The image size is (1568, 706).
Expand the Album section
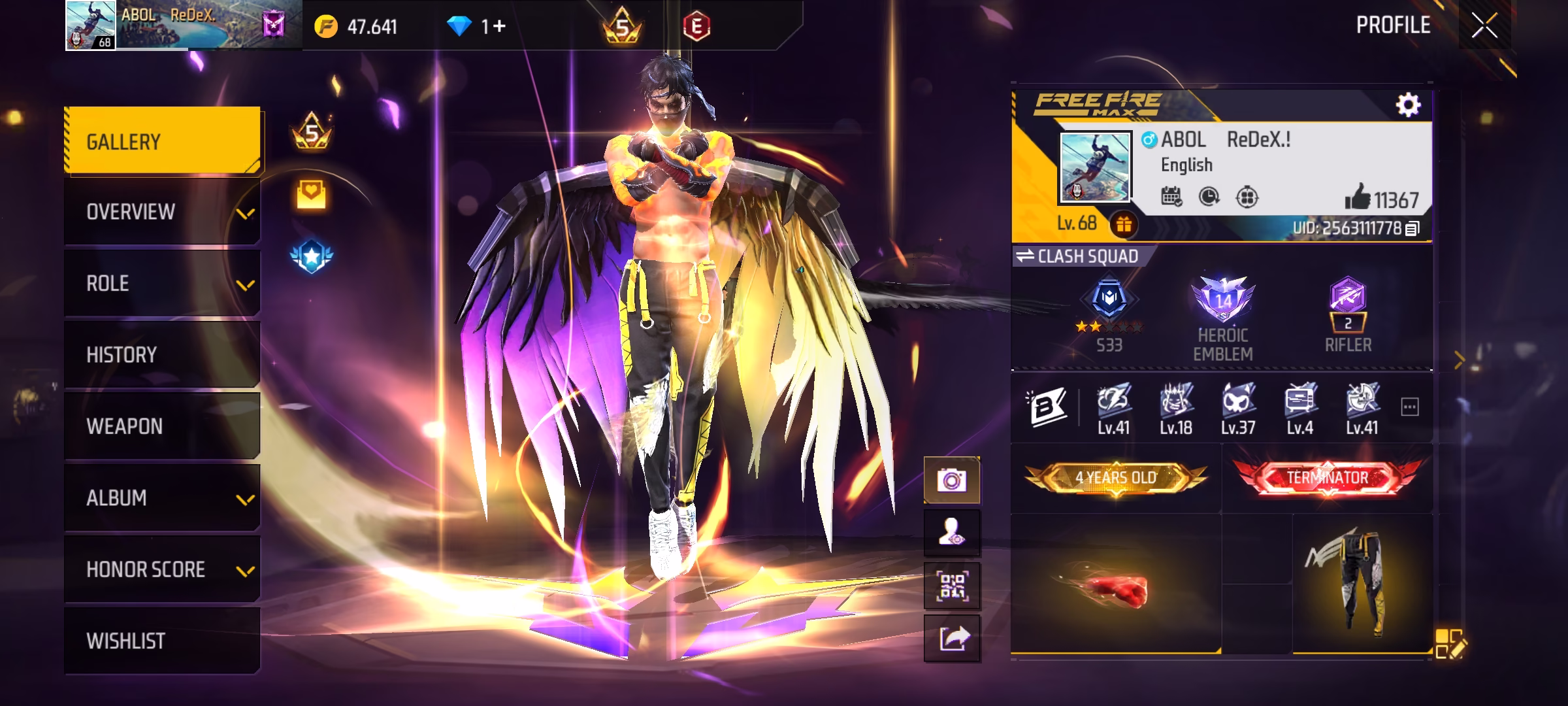(x=162, y=498)
